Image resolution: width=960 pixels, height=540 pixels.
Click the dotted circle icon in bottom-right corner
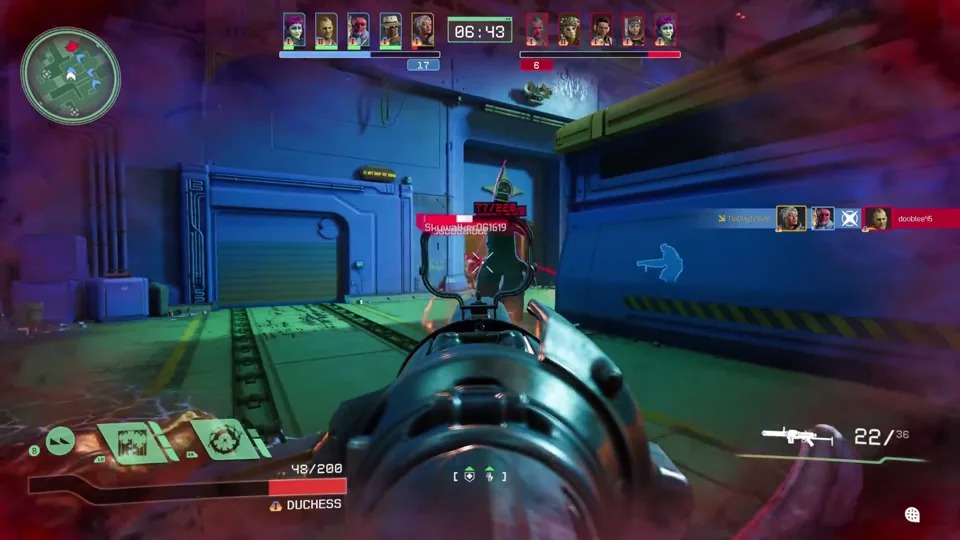[x=912, y=515]
